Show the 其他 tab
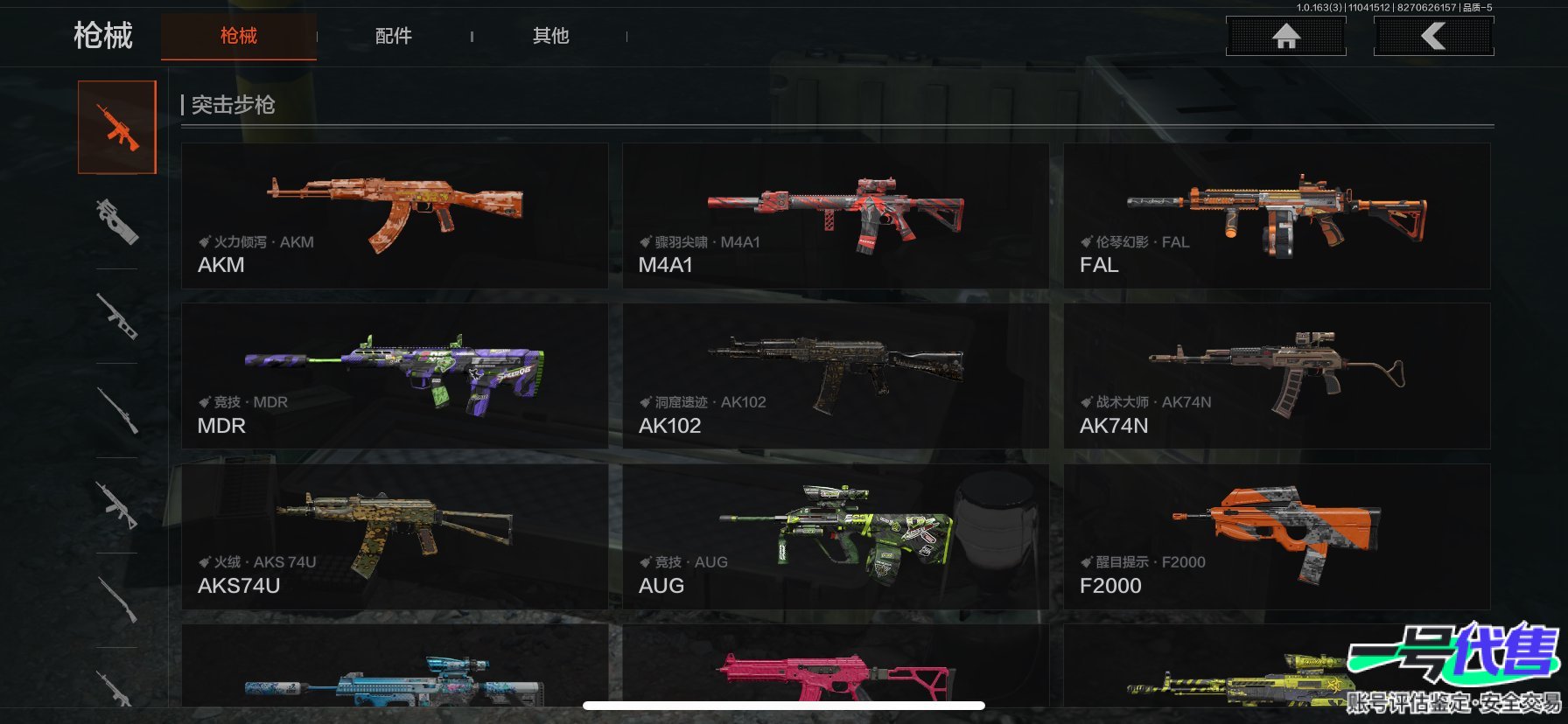This screenshot has width=1568, height=724. point(550,36)
